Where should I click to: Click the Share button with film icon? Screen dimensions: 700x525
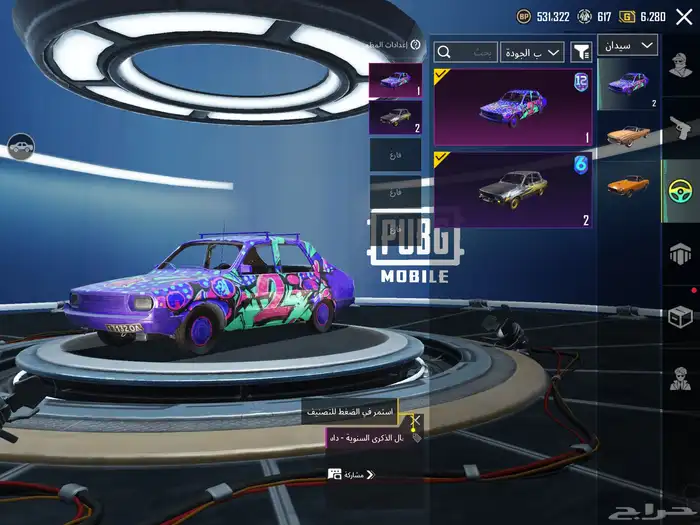pos(350,475)
